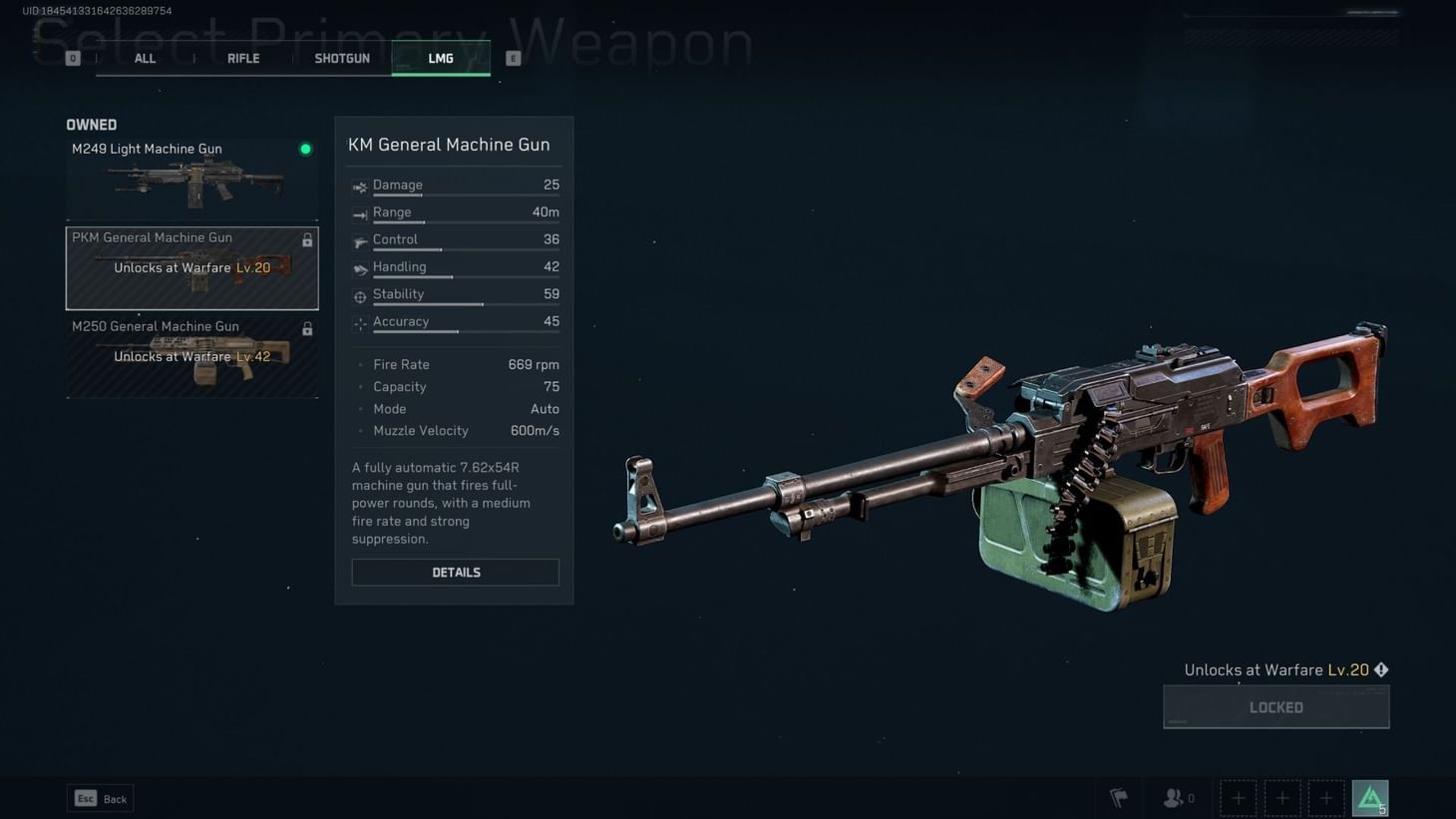Click the Handling stat icon
This screenshot has height=819, width=1456.
pos(359,267)
